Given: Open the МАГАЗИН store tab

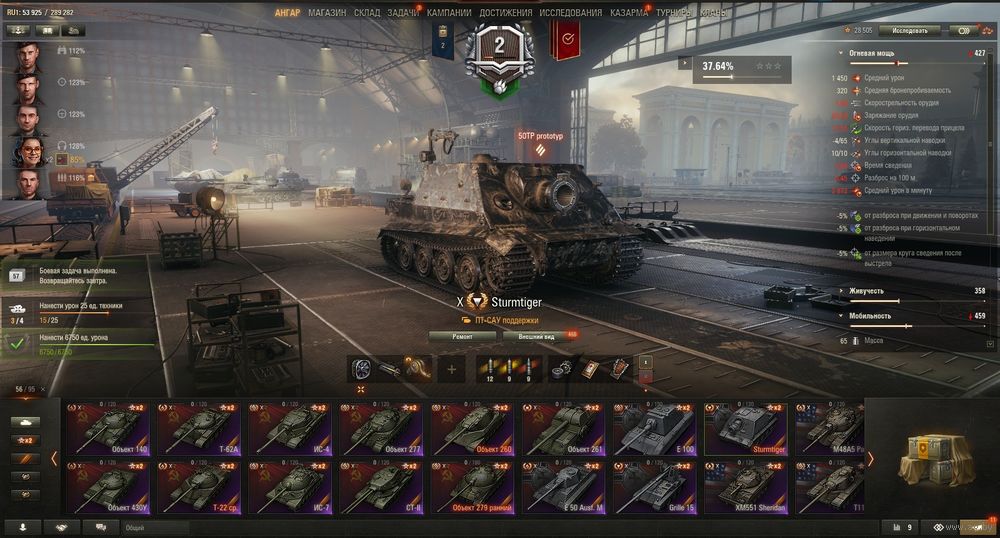Looking at the screenshot, I should [x=327, y=13].
